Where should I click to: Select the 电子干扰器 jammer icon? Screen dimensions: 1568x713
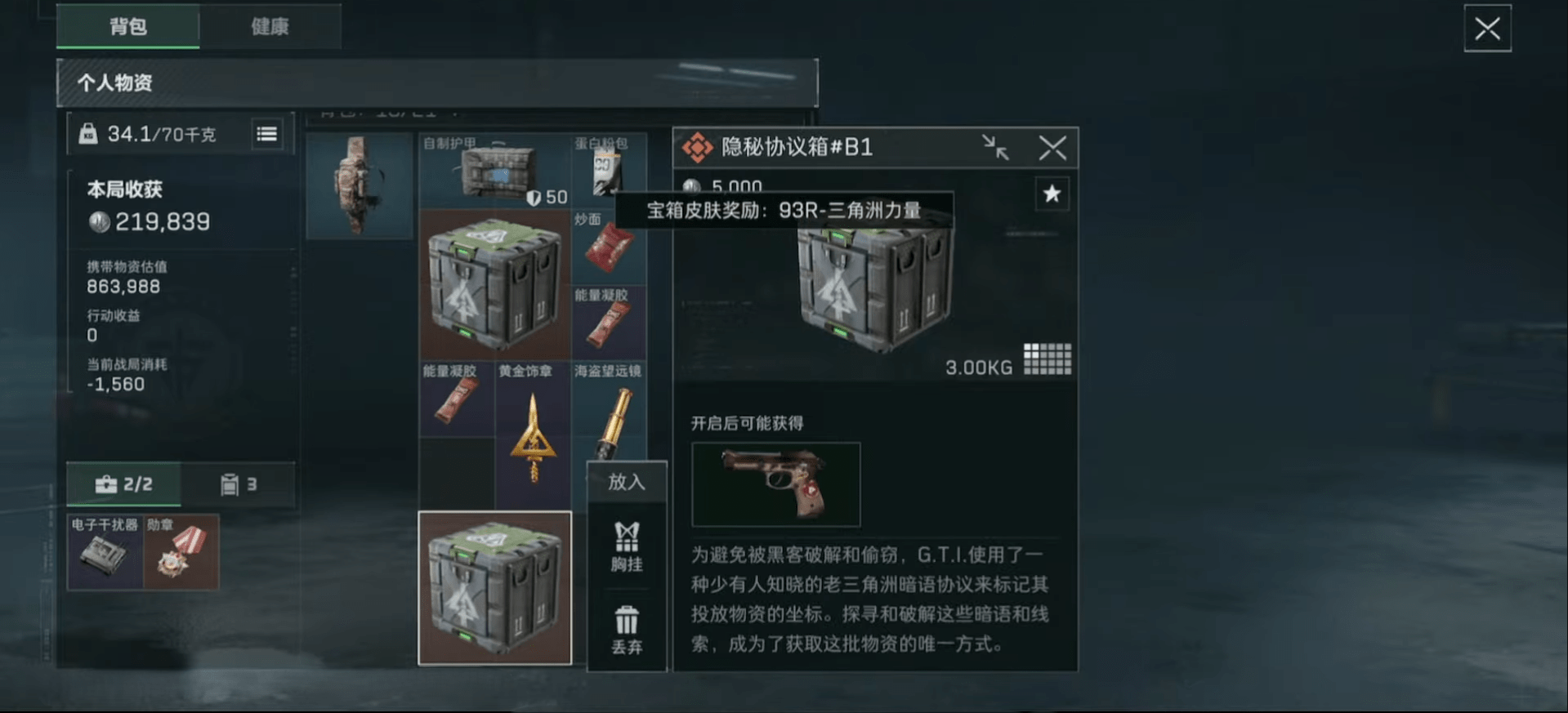(104, 552)
